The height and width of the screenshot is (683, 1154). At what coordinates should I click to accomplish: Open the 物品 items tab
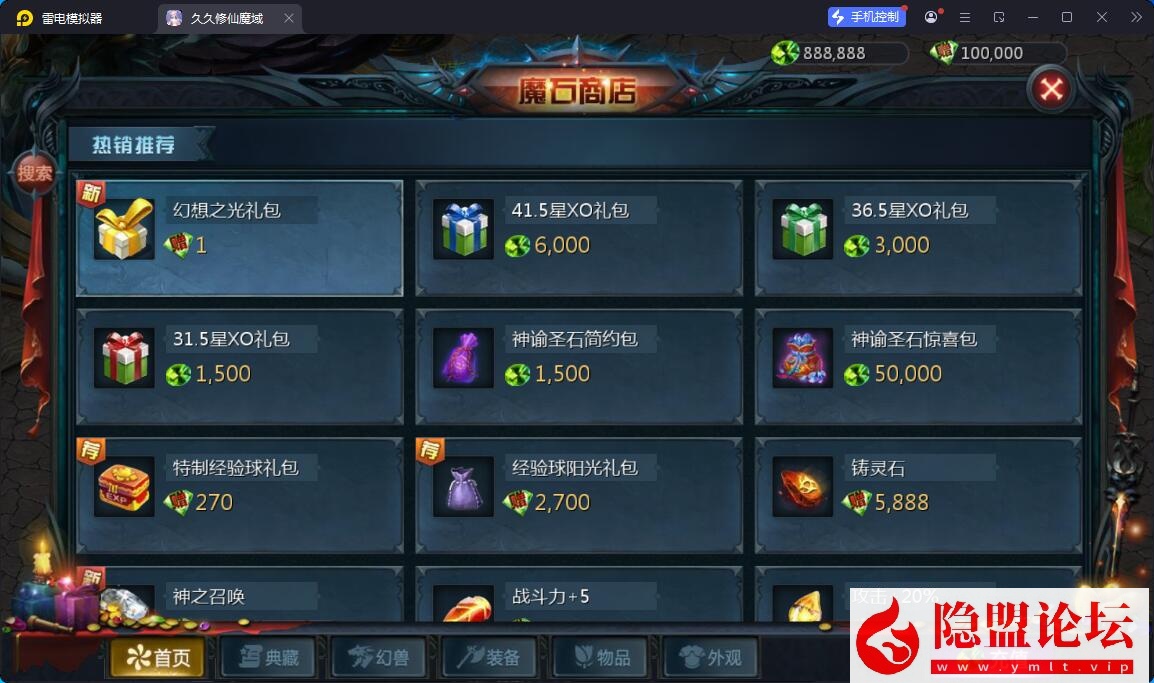(598, 657)
